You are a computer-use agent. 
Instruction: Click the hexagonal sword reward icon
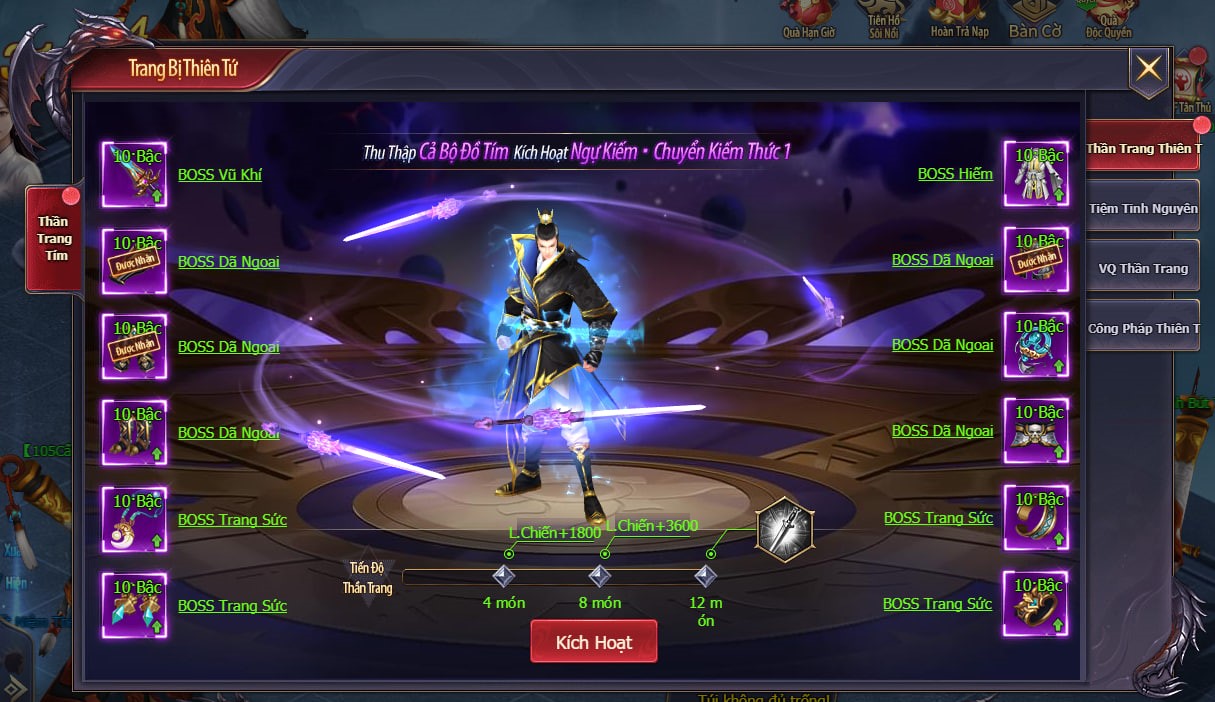(784, 529)
